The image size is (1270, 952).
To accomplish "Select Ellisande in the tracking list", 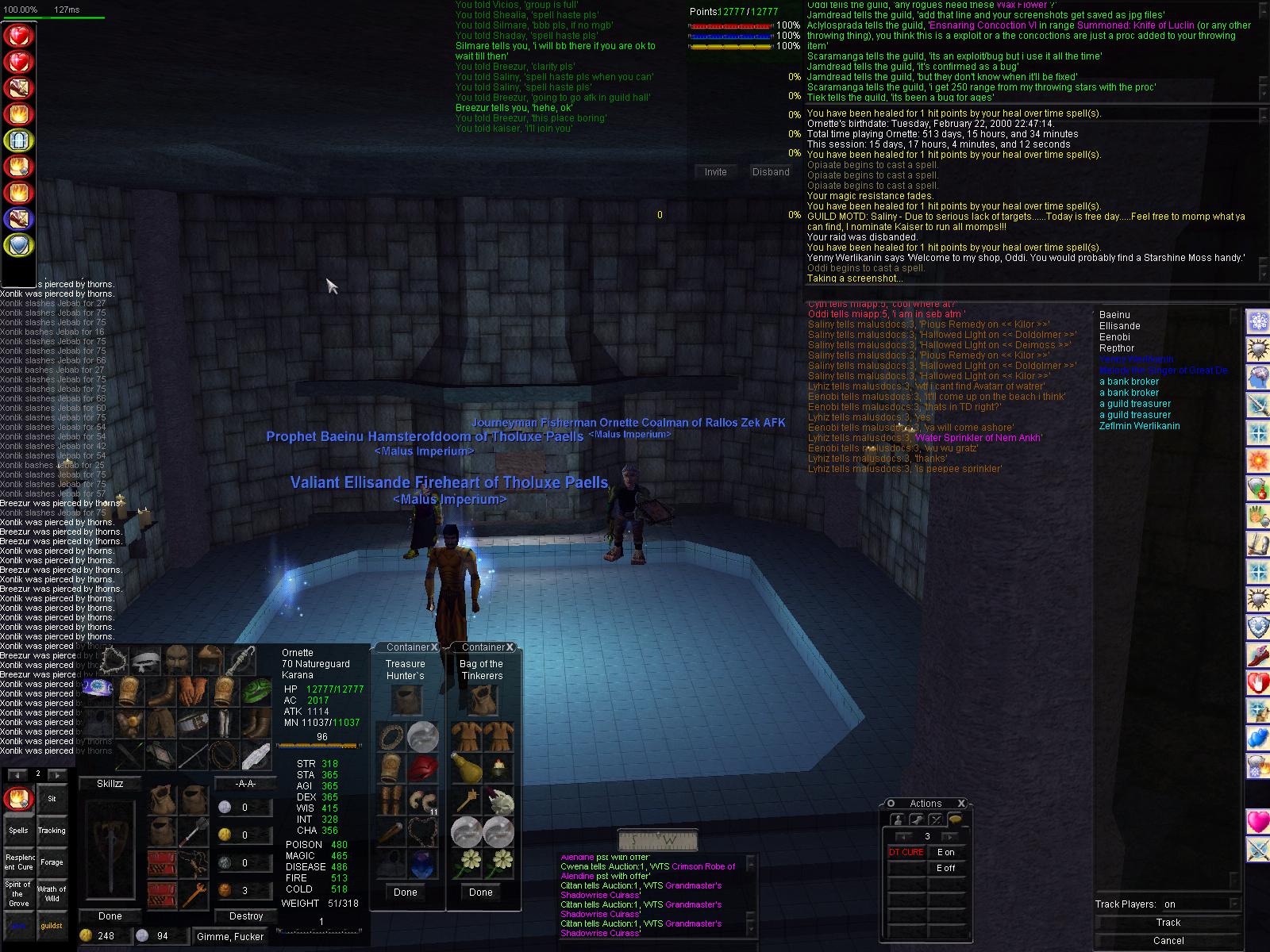I will coord(1119,326).
